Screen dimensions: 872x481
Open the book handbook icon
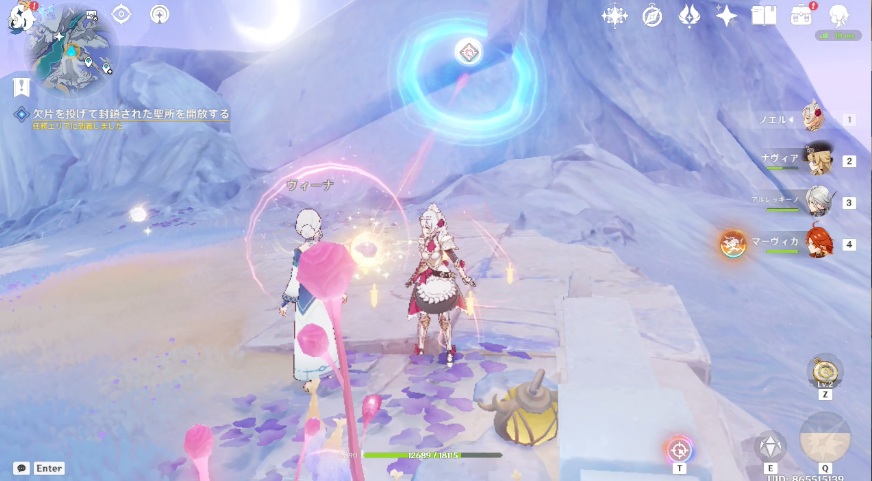point(764,15)
